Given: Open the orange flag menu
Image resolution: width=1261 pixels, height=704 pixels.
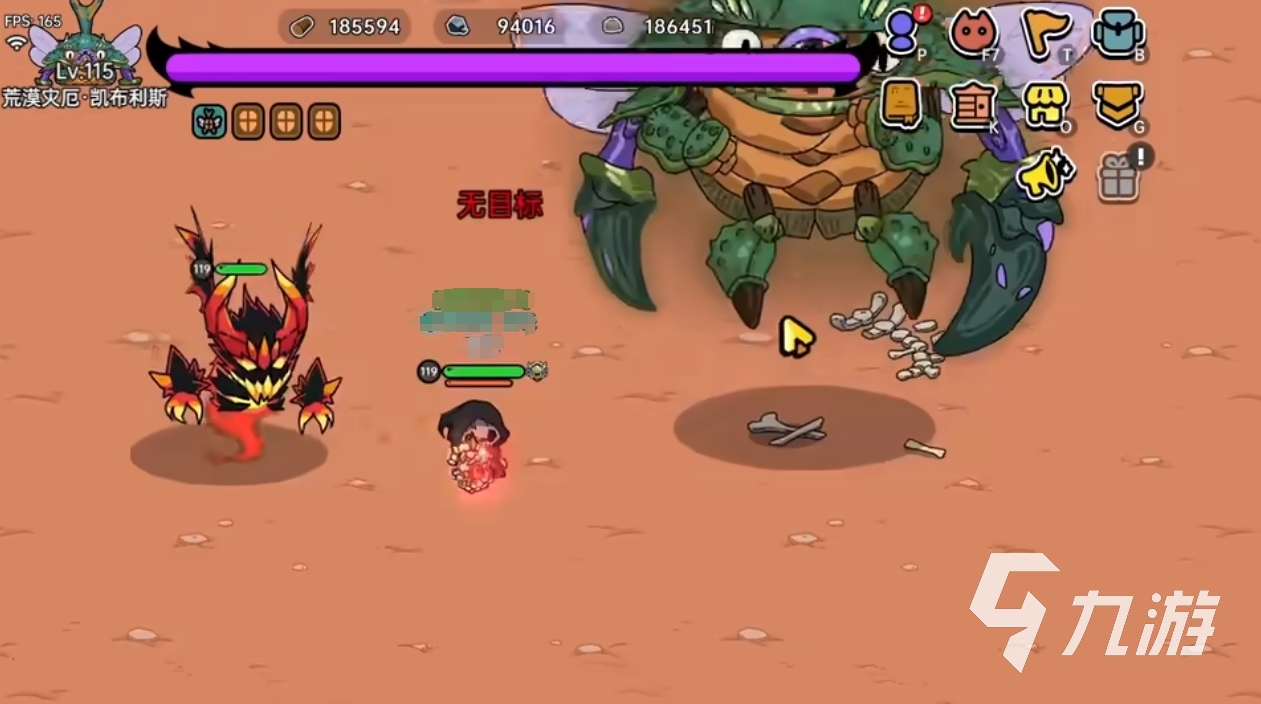Looking at the screenshot, I should 1044,33.
